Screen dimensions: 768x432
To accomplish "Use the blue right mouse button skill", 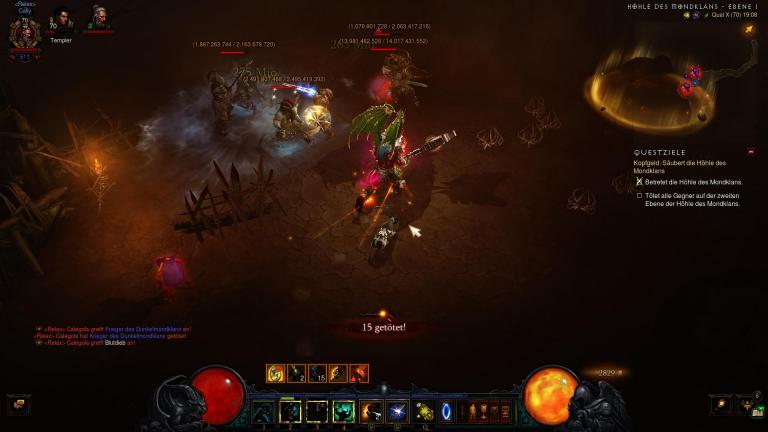I will 397,410.
